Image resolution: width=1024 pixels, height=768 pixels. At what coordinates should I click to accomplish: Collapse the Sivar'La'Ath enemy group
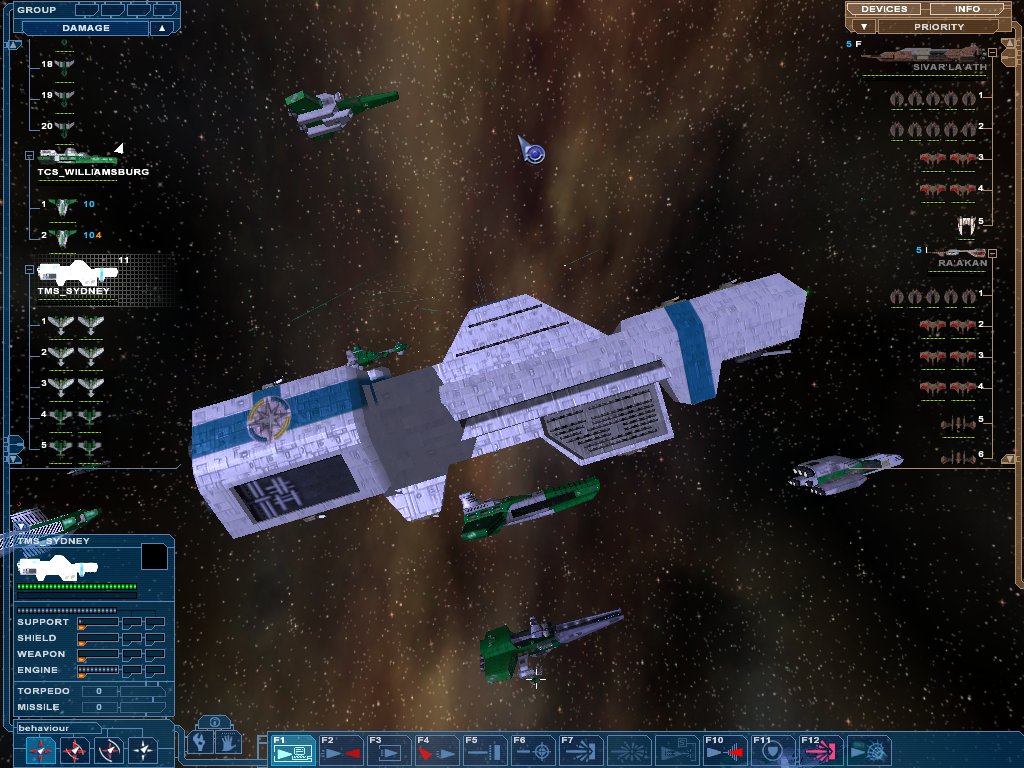(992, 52)
